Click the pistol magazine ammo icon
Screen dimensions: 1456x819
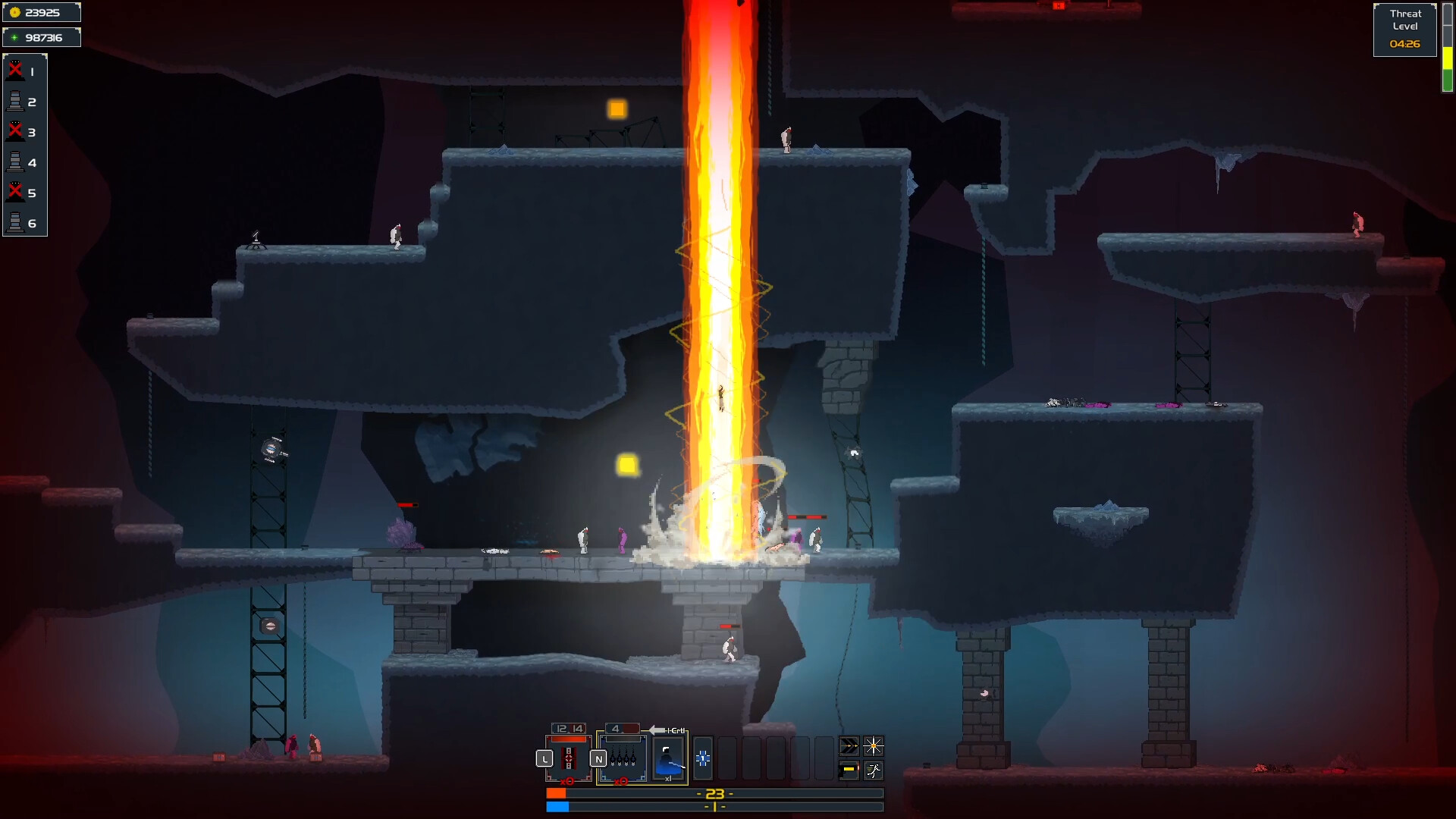[x=849, y=770]
